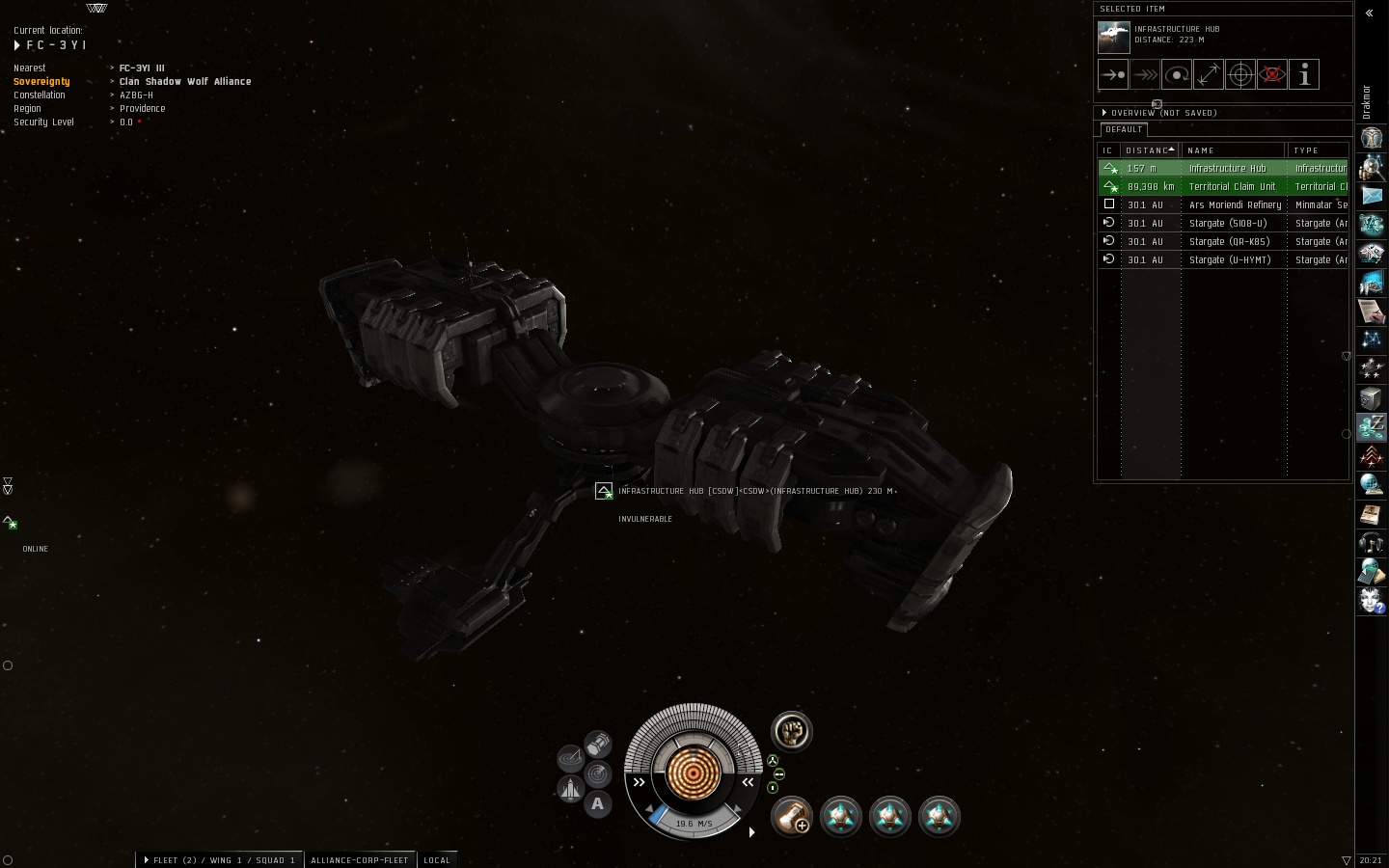Screen dimensions: 1389x868
Task: Select Stargate (U-HYMT) in overview
Action: (1230, 260)
